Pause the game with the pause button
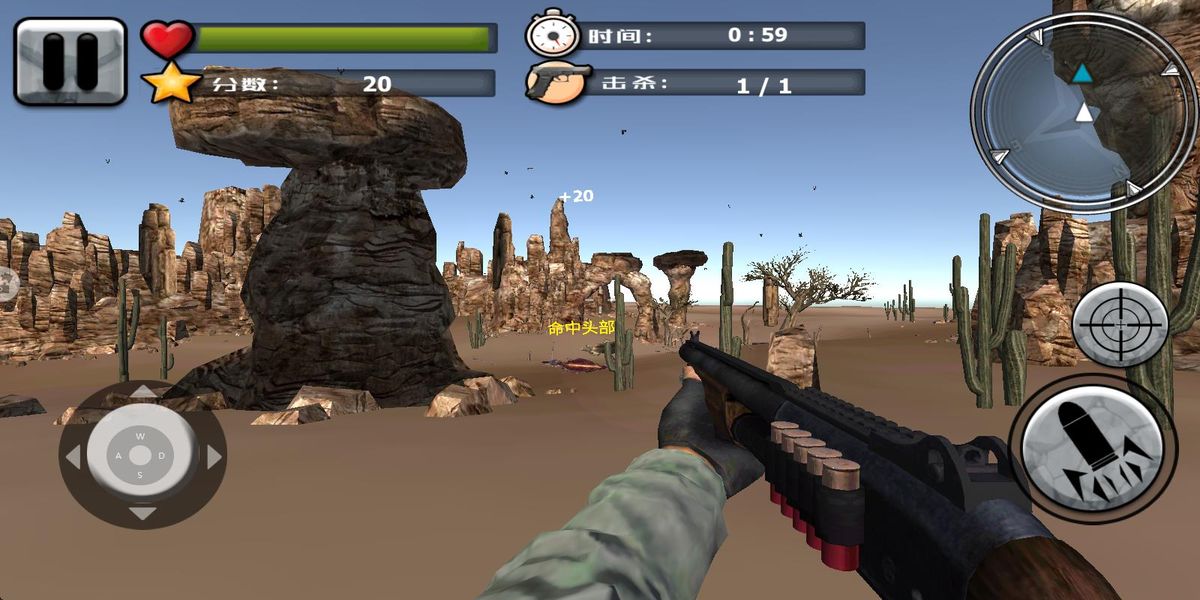Image resolution: width=1200 pixels, height=600 pixels. [70, 61]
